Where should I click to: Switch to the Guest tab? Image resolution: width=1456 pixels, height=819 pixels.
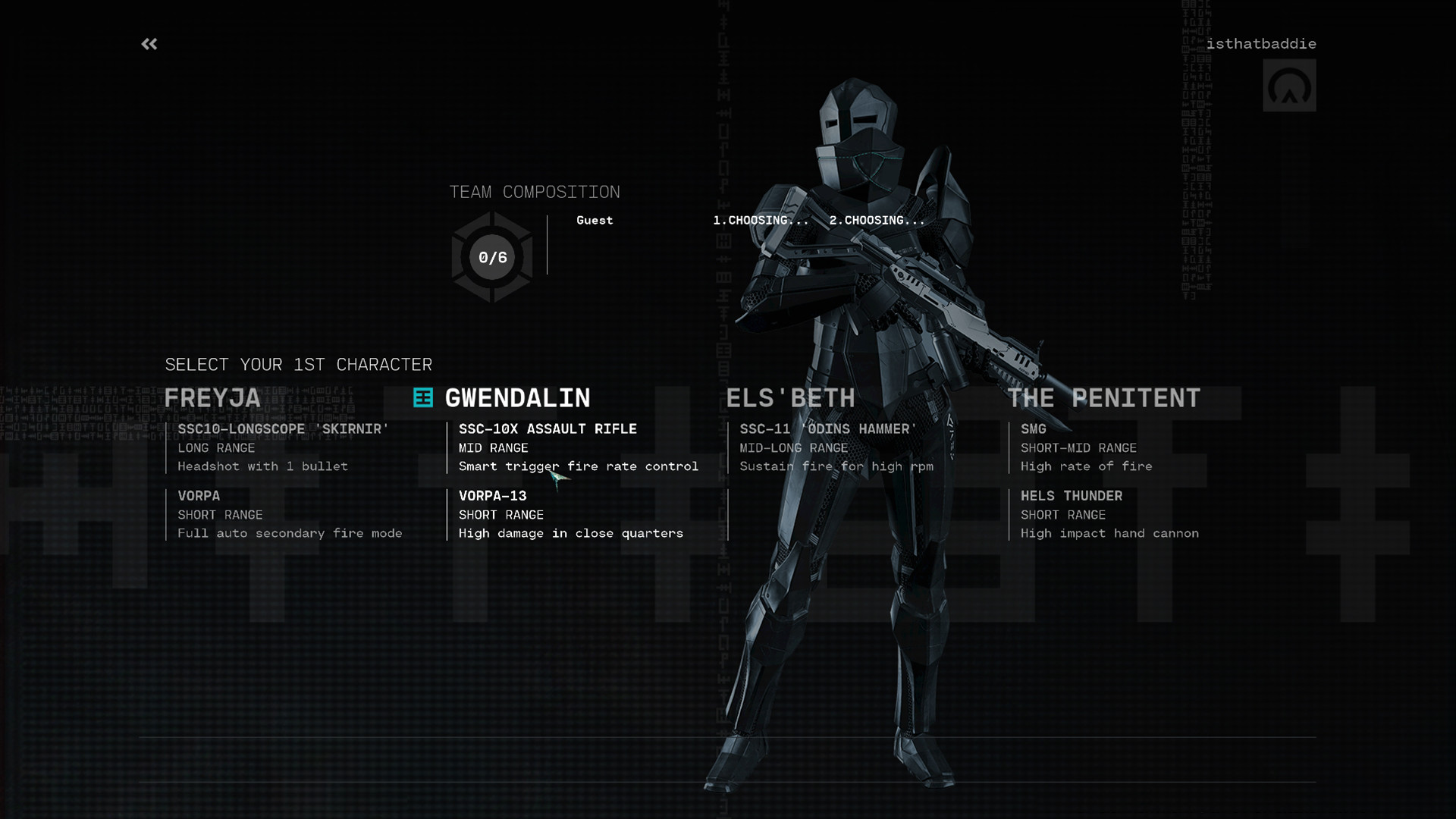point(594,221)
